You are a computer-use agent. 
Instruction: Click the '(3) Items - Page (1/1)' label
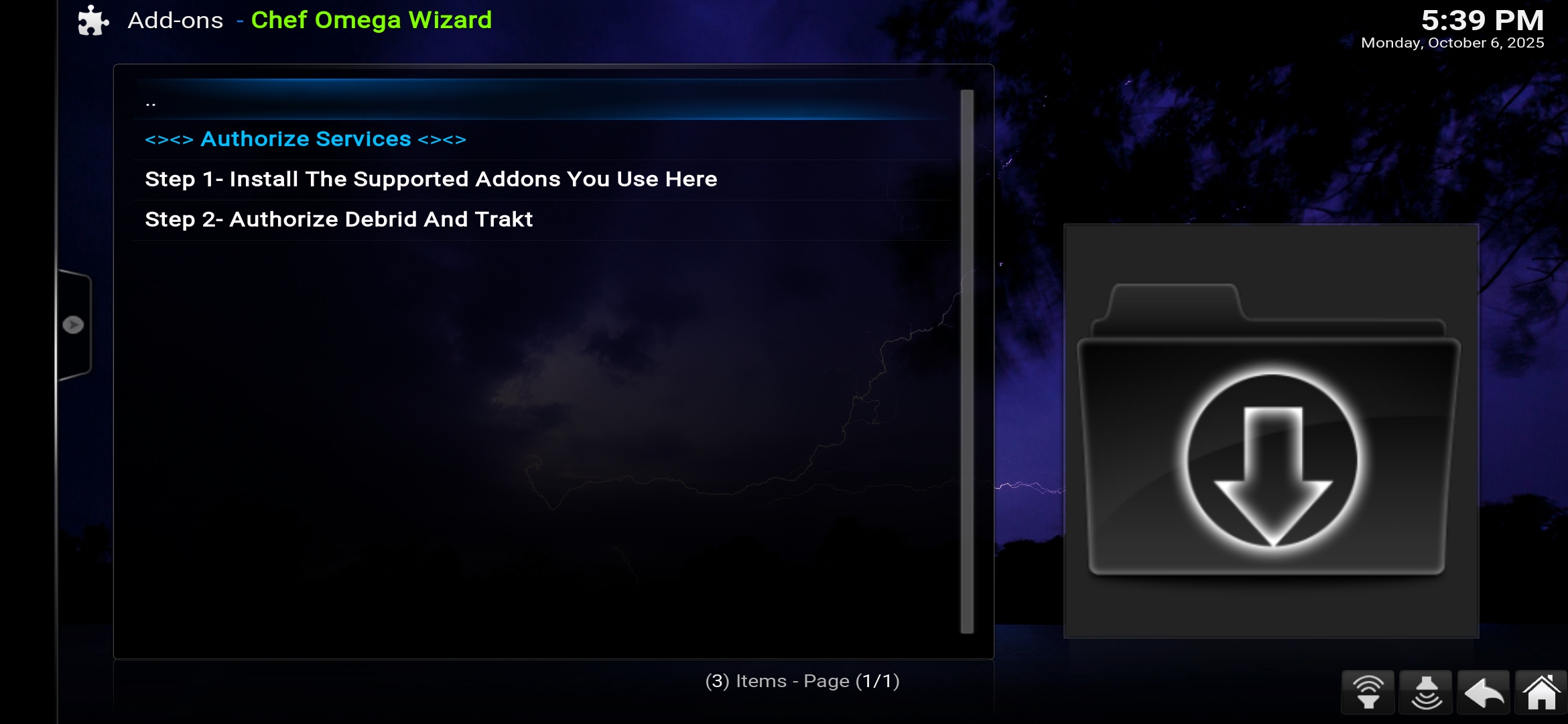tap(803, 680)
